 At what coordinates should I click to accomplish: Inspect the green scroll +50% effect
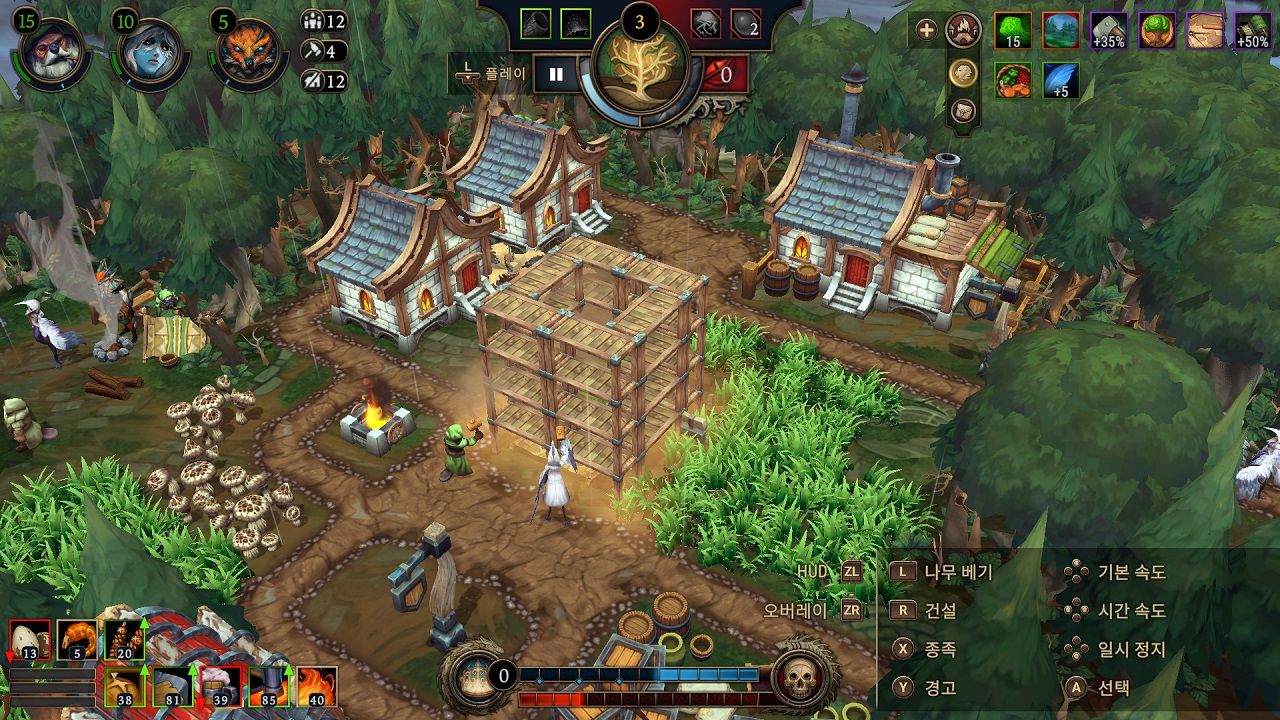(x=1253, y=31)
